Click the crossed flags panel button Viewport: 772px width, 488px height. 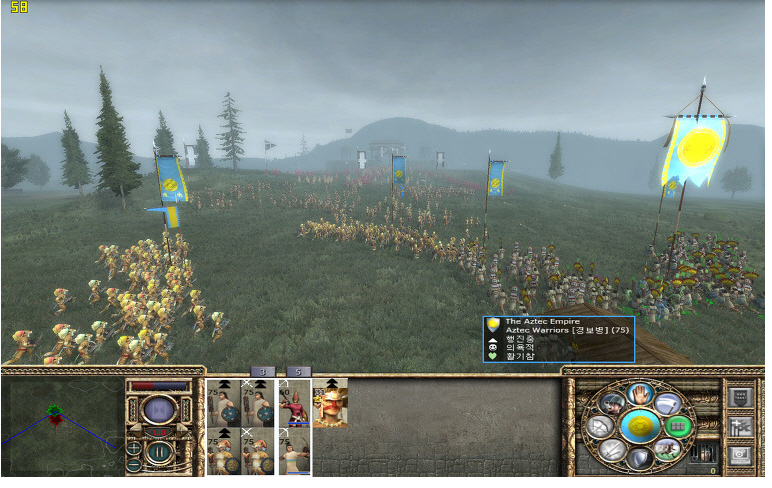pos(741,427)
